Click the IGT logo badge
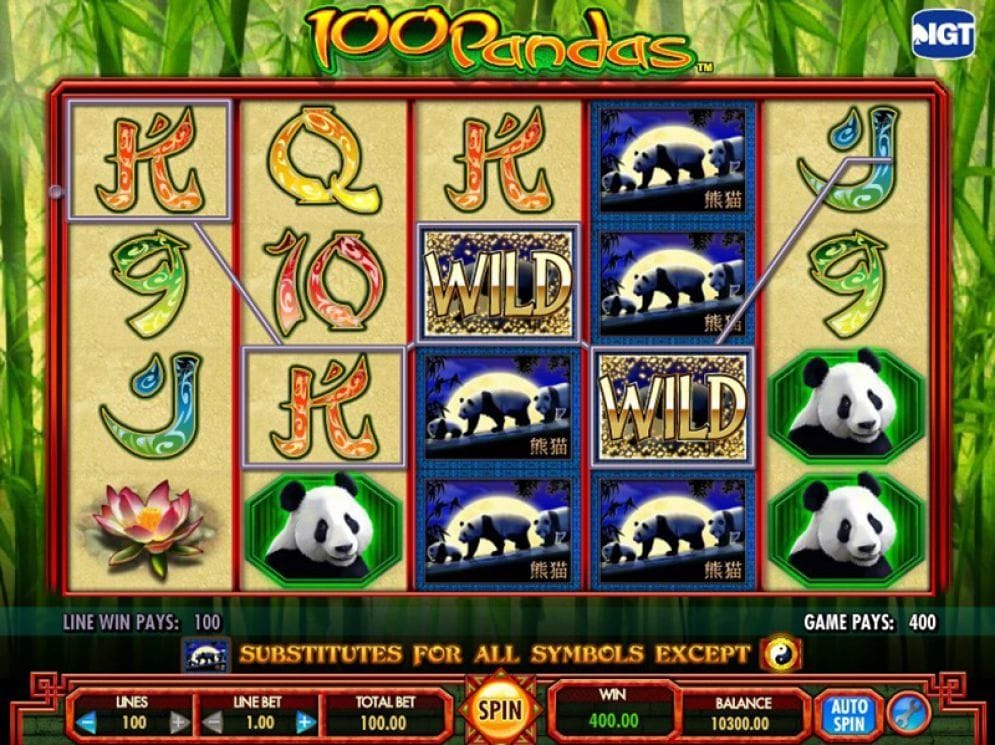The height and width of the screenshot is (745, 995). [x=941, y=36]
